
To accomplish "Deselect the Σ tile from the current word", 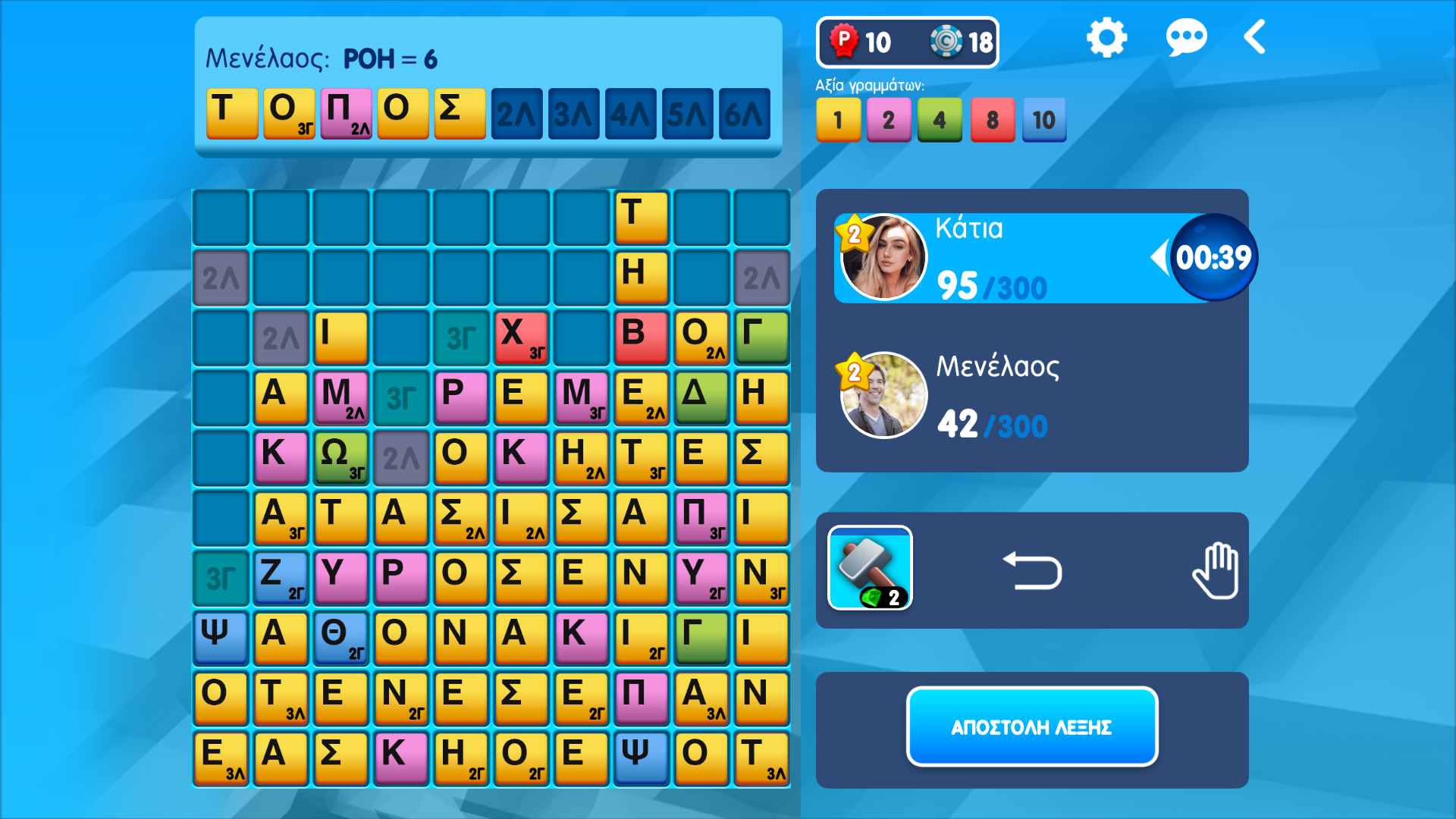I will (x=460, y=114).
